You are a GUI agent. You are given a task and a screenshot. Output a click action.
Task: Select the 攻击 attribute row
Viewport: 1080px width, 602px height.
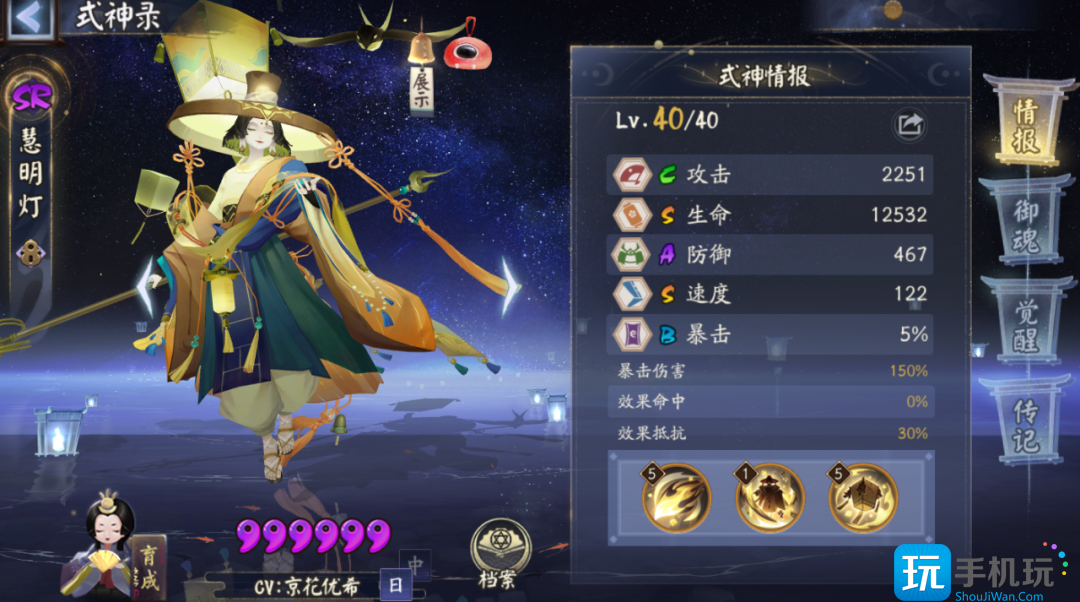770,175
